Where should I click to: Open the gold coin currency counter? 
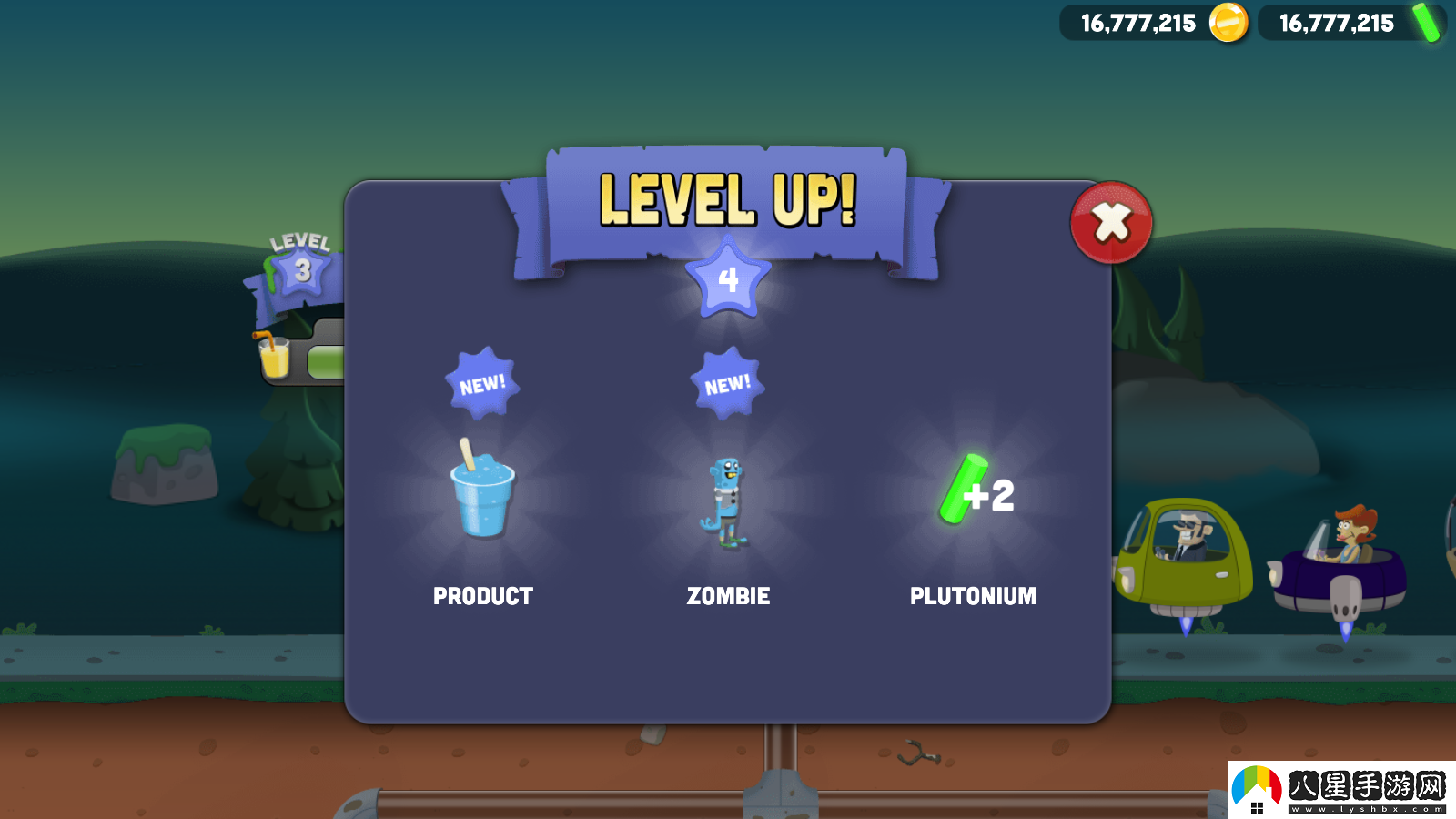pyautogui.click(x=1154, y=23)
